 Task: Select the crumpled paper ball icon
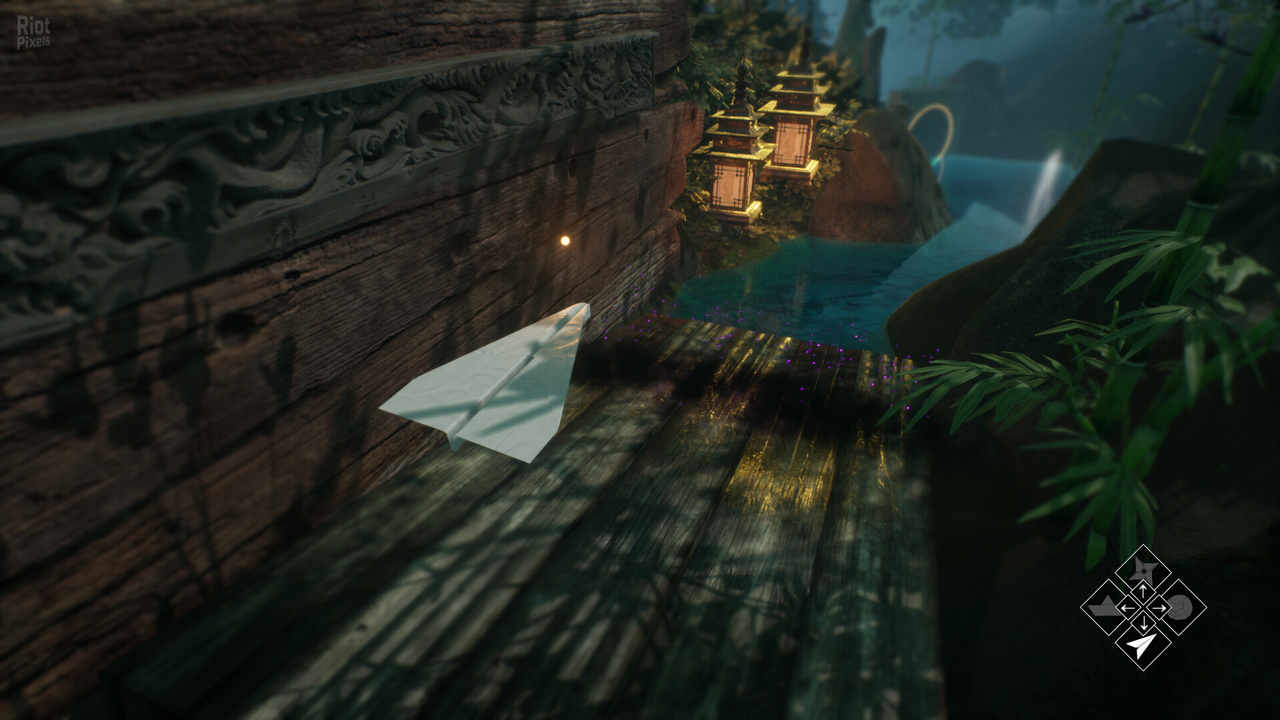click(x=1180, y=607)
